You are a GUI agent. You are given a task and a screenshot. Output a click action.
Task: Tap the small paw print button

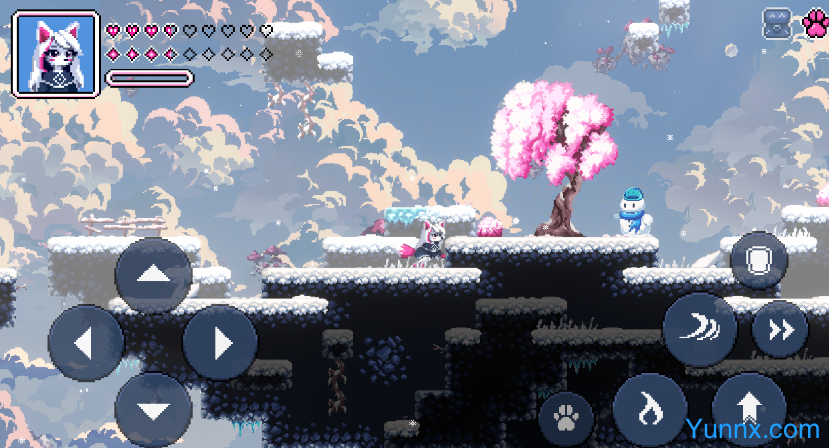566,416
